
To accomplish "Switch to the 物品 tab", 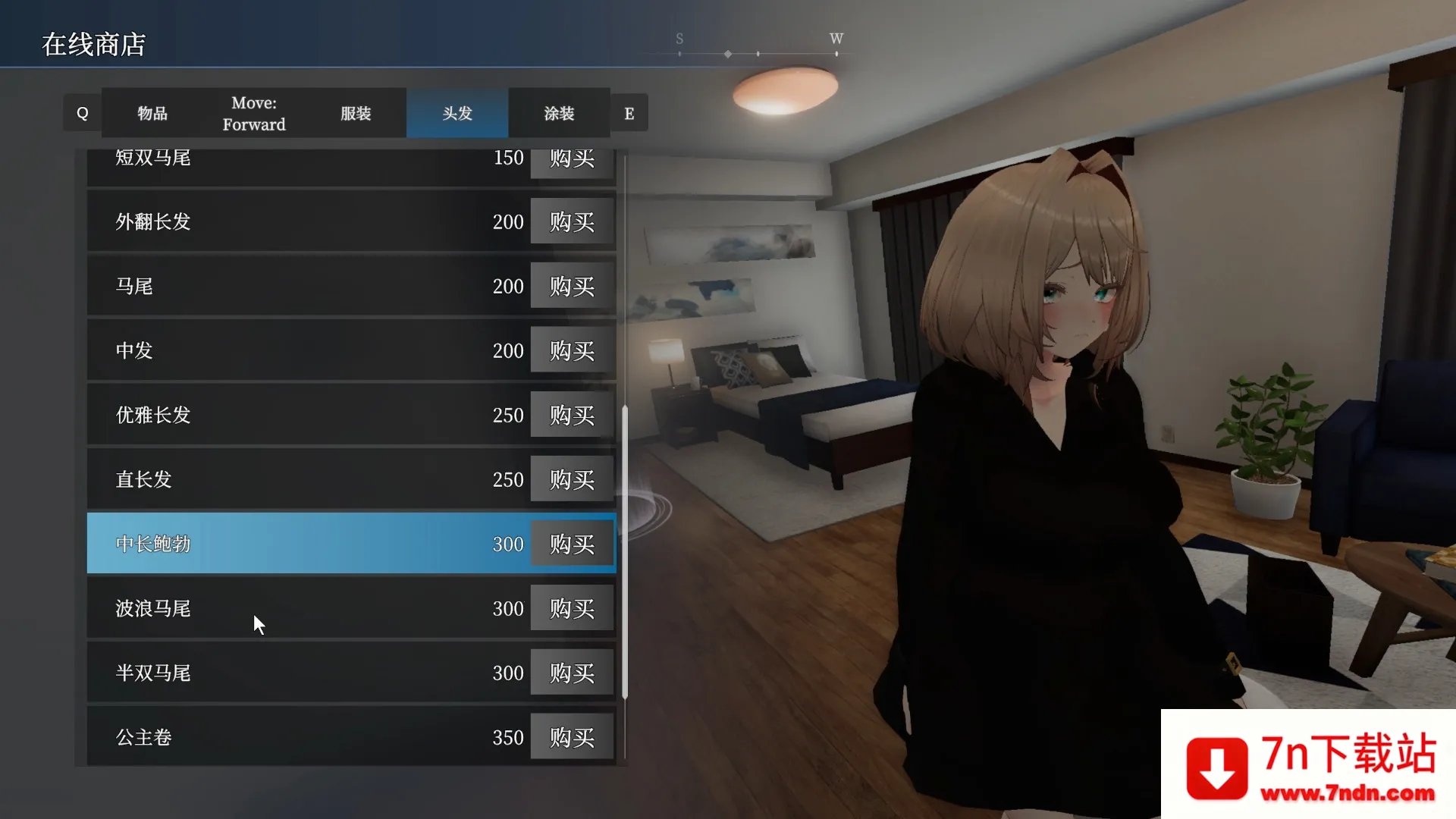I will 152,113.
